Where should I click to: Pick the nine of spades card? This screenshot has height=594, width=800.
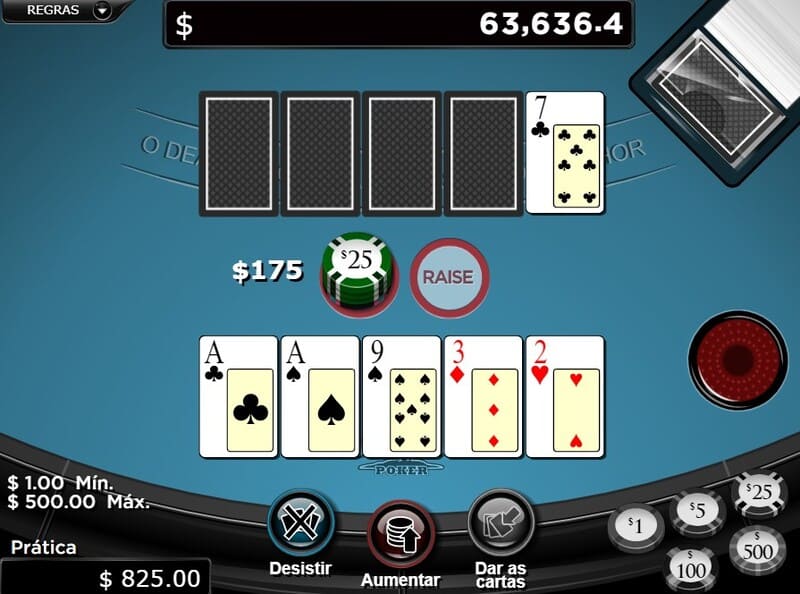(x=402, y=396)
